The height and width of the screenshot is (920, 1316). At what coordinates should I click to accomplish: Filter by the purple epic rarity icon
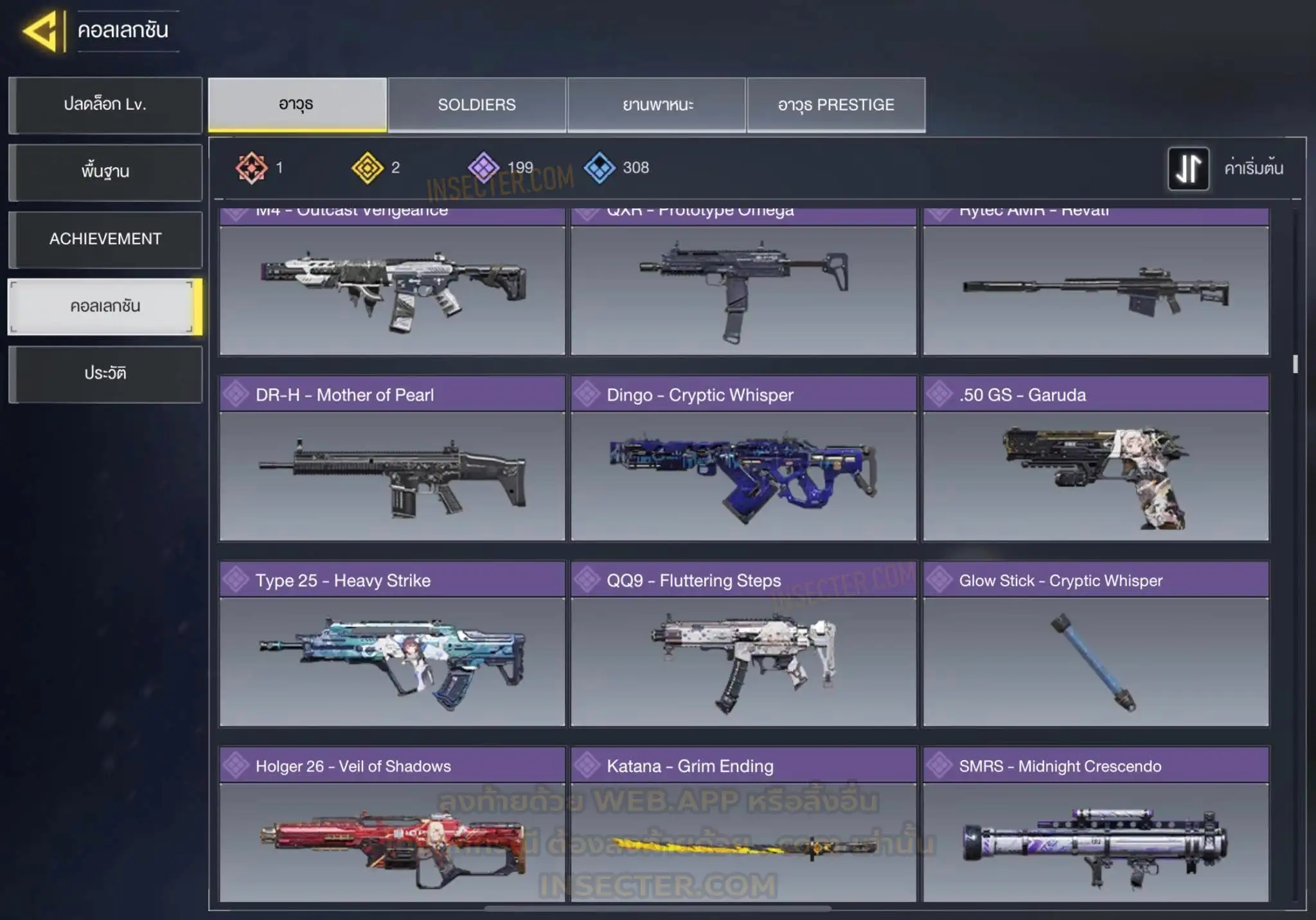click(483, 168)
